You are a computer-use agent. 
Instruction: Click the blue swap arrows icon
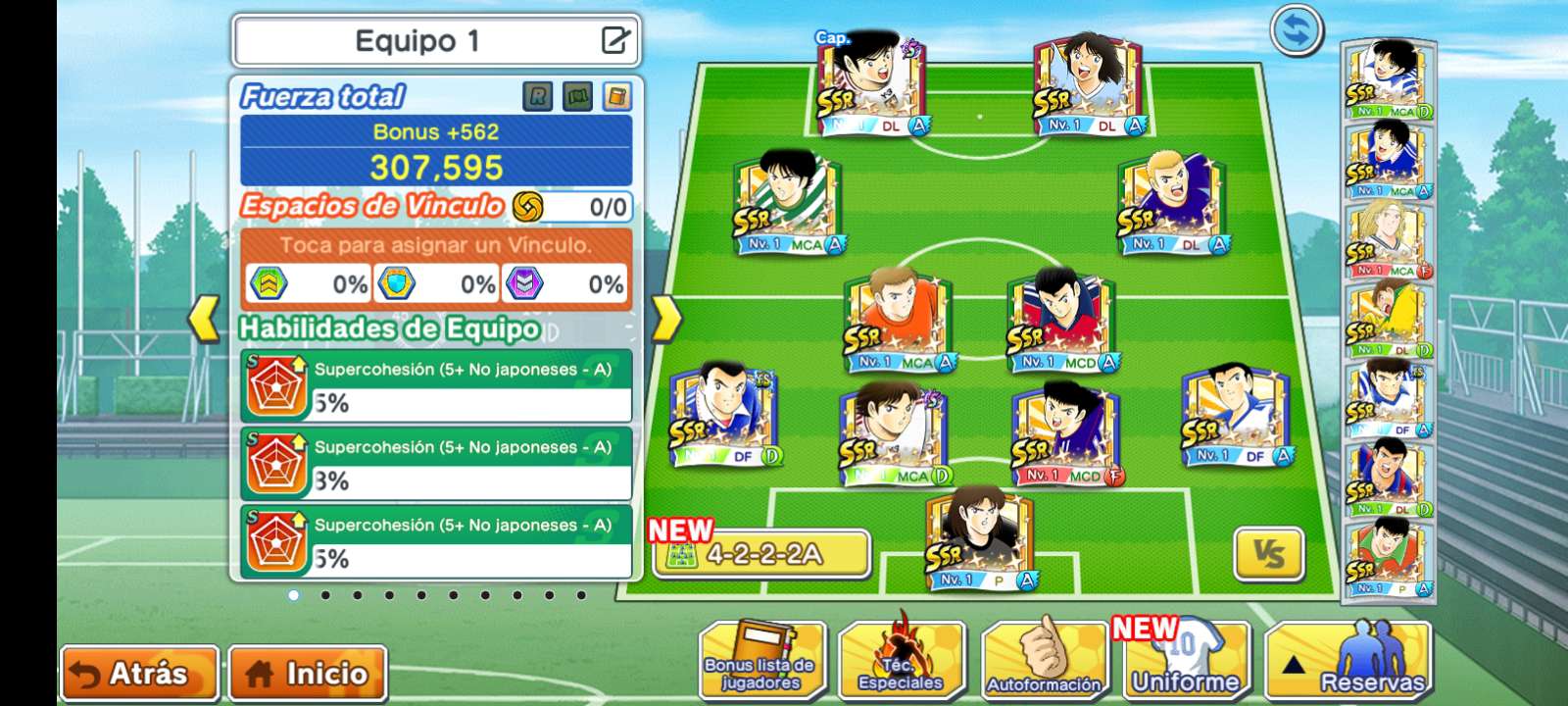(x=1296, y=31)
